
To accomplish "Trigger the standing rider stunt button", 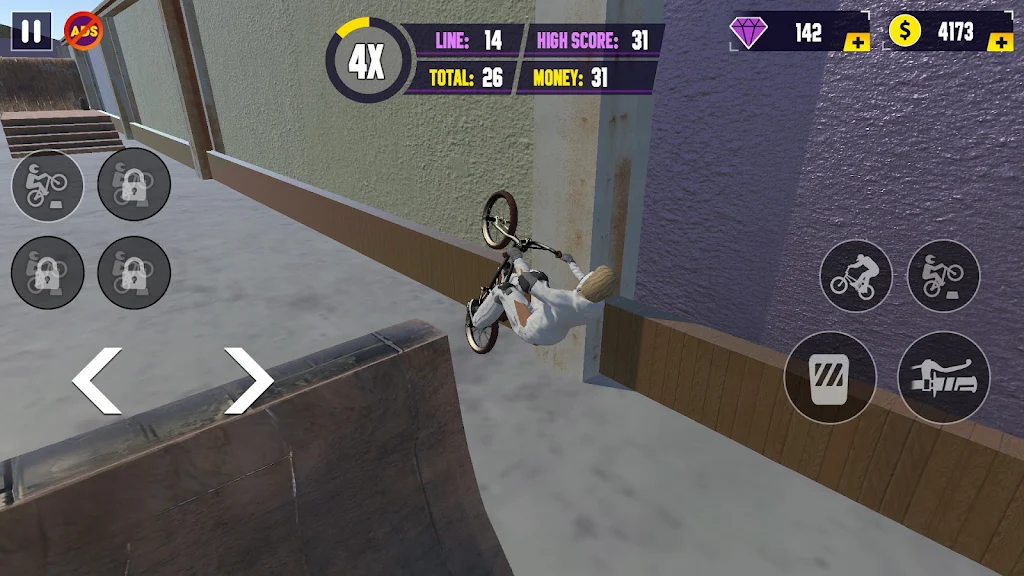I will [856, 275].
